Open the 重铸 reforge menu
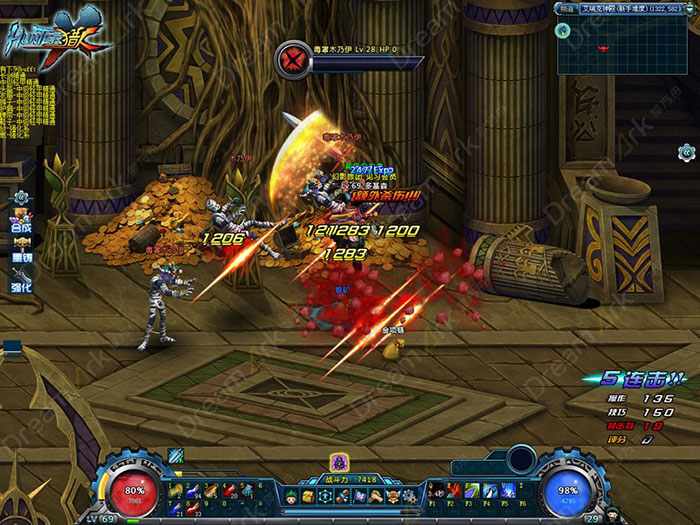 click(21, 256)
